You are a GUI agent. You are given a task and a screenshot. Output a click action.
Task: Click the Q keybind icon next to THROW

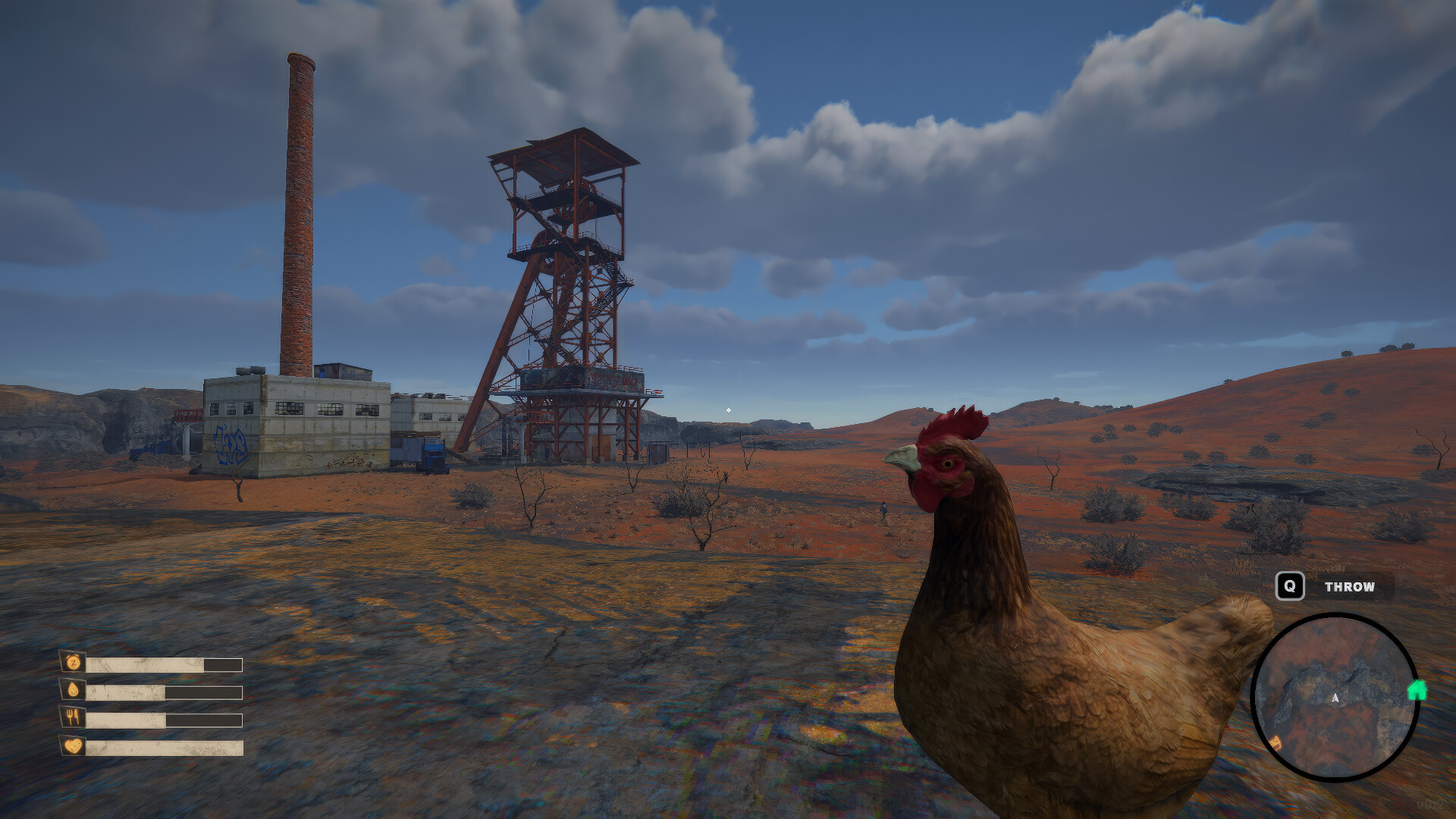pyautogui.click(x=1289, y=586)
